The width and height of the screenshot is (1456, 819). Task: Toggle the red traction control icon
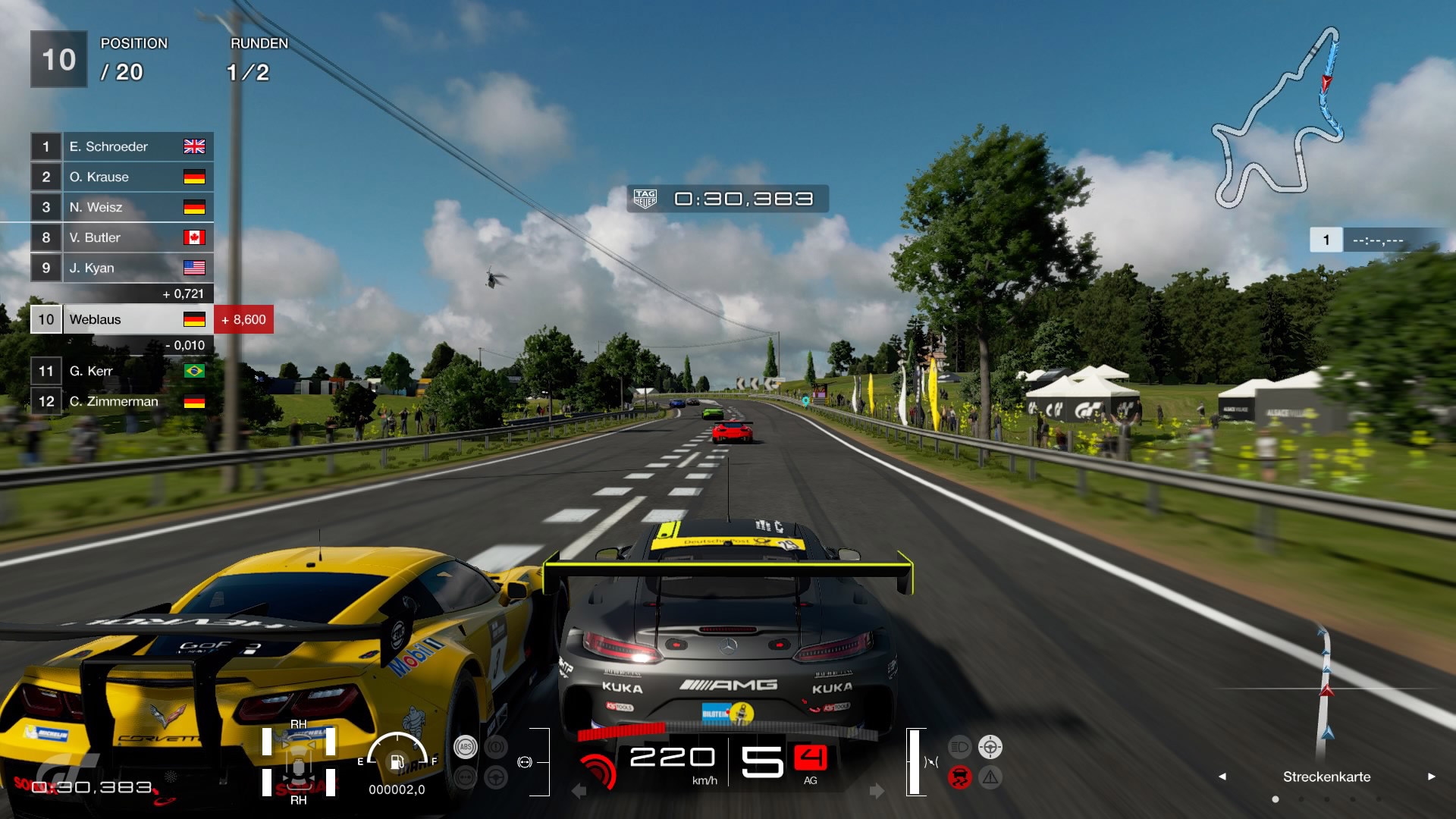960,777
